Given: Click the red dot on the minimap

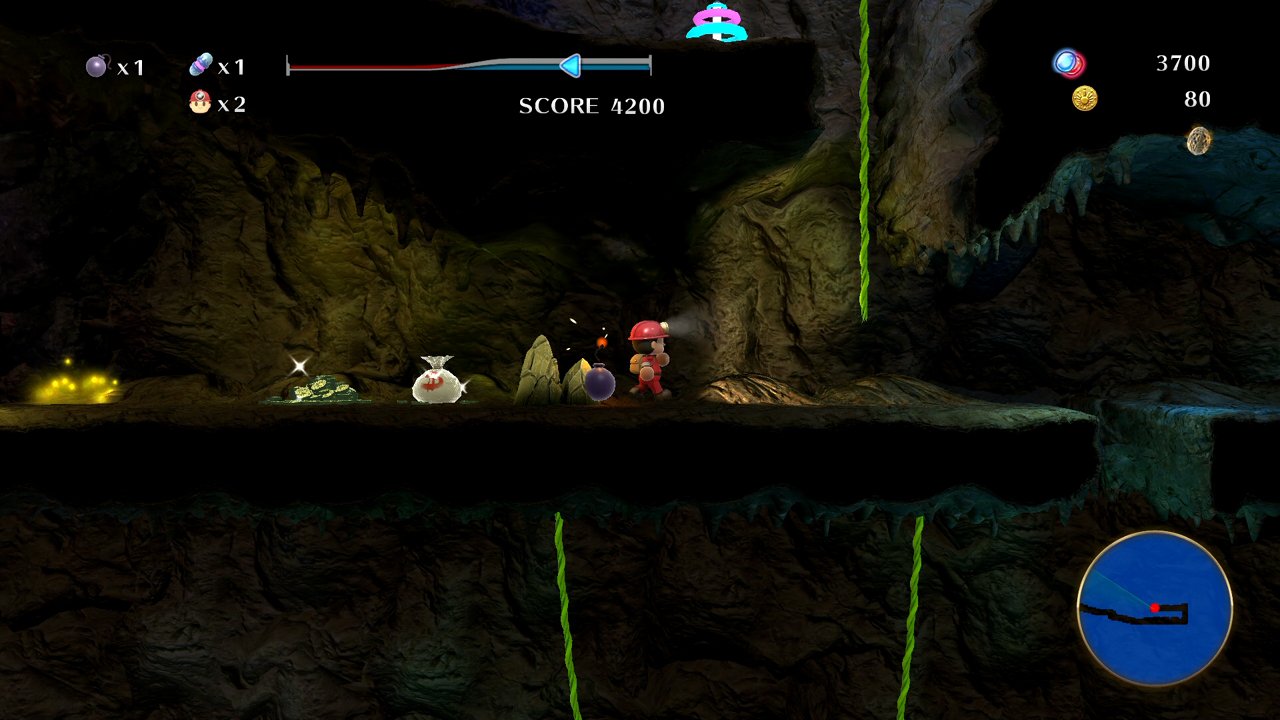Looking at the screenshot, I should [x=1156, y=605].
